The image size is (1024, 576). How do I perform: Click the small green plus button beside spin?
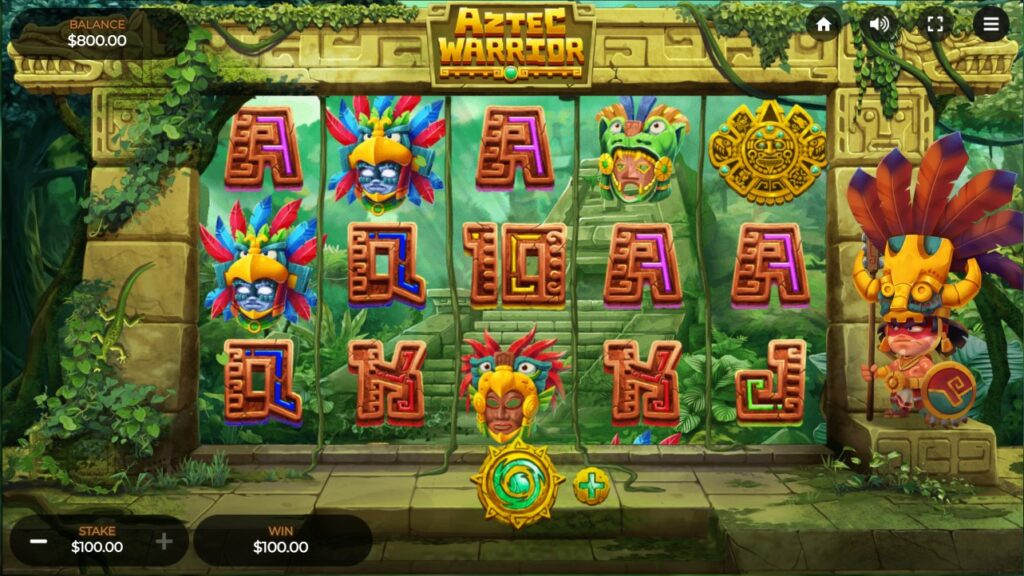coord(592,487)
